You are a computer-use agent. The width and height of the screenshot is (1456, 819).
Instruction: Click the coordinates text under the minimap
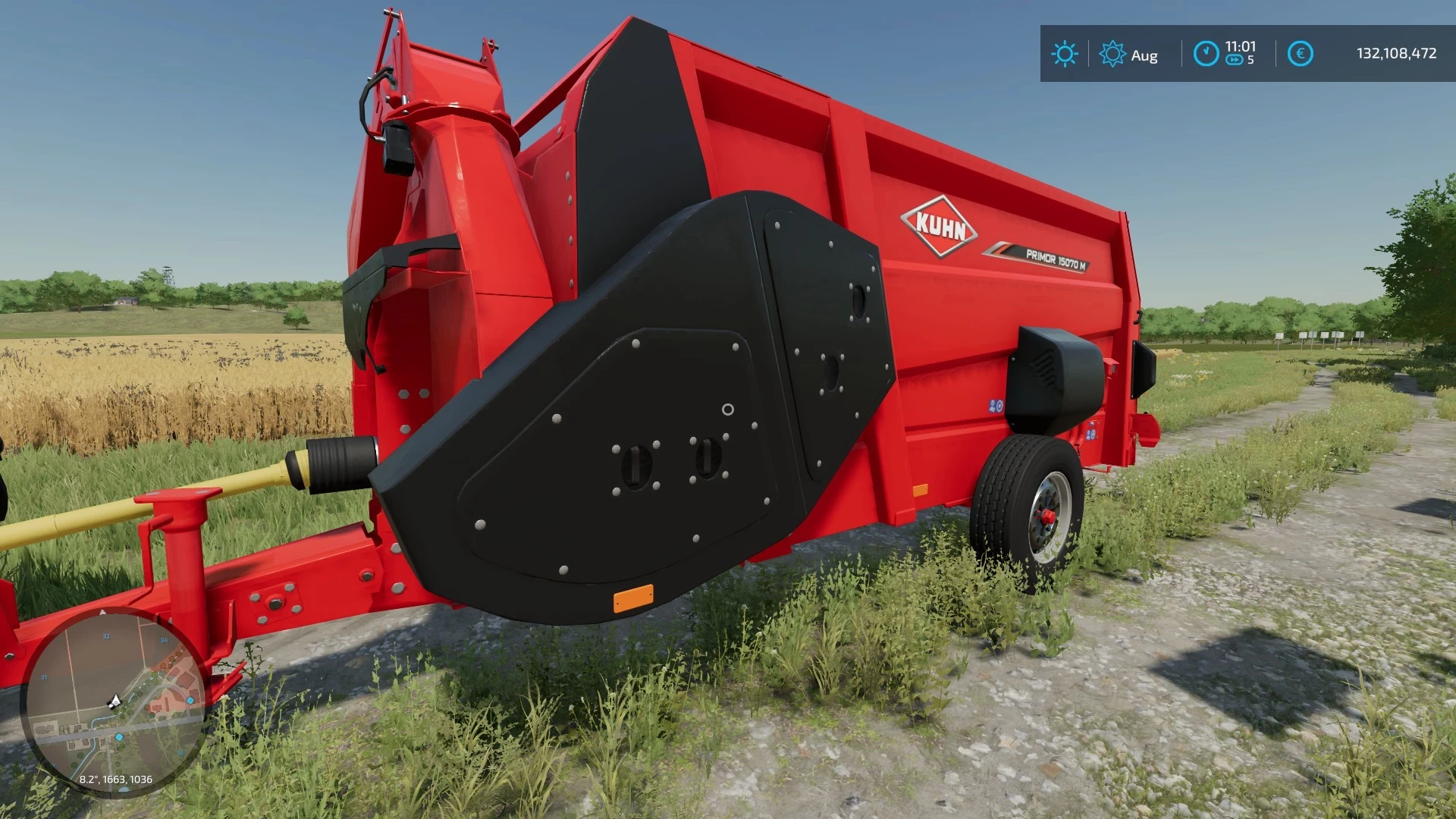click(x=116, y=780)
